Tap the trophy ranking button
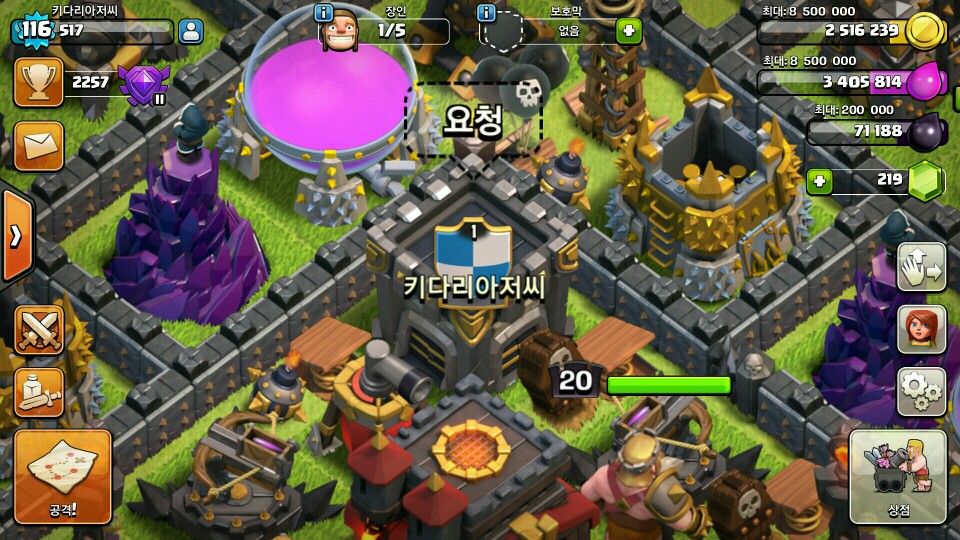The height and width of the screenshot is (540, 960). coord(39,82)
